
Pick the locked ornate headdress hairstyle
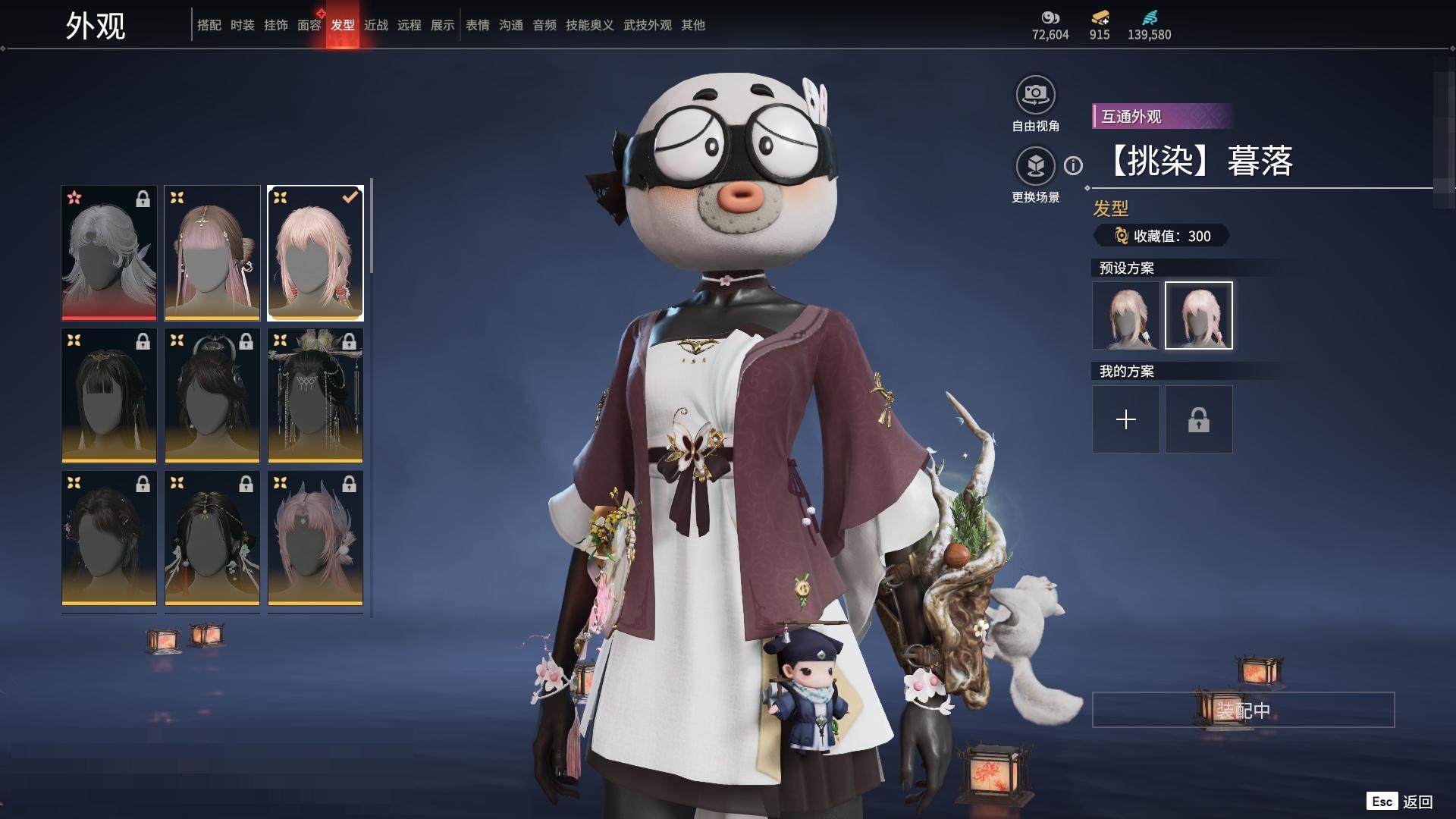[315, 395]
